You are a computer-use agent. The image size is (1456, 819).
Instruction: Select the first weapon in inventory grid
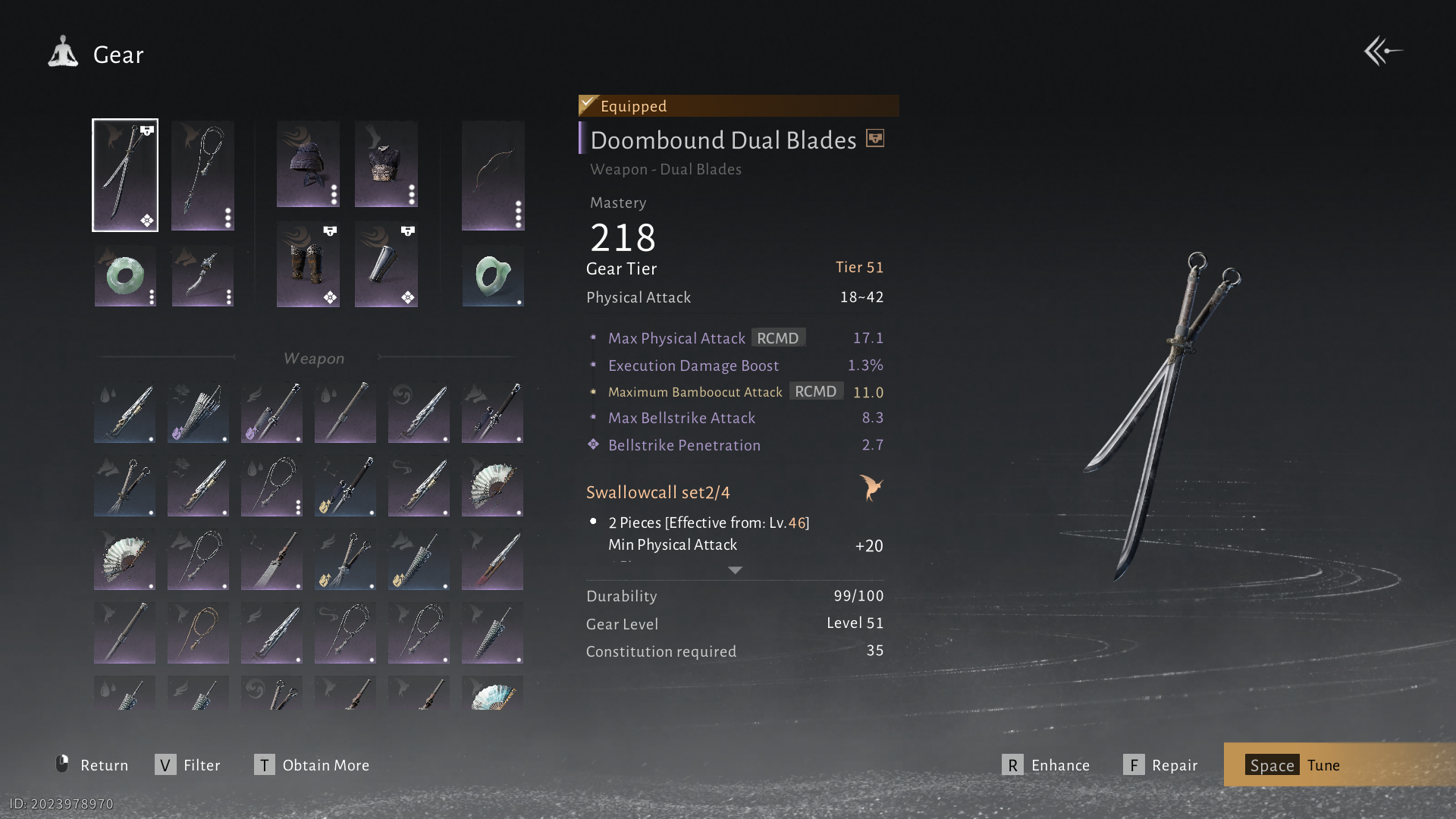click(124, 412)
